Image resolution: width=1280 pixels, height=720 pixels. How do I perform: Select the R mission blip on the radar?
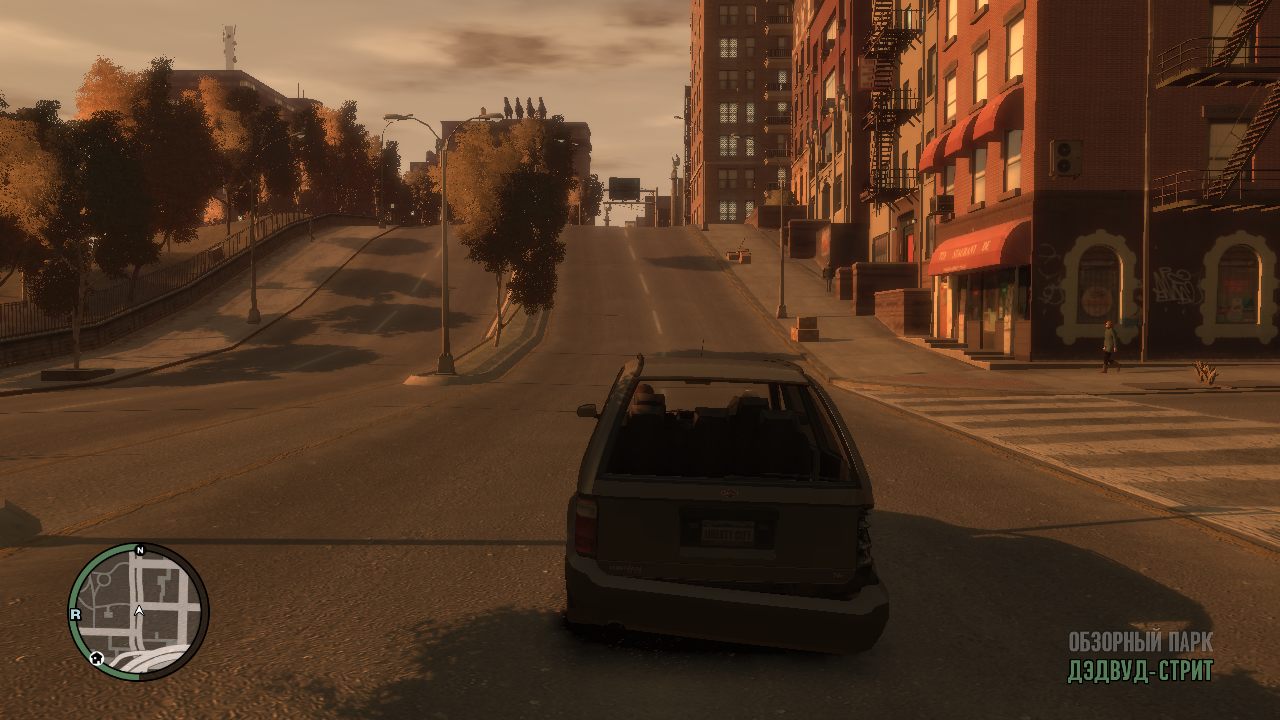tap(75, 615)
